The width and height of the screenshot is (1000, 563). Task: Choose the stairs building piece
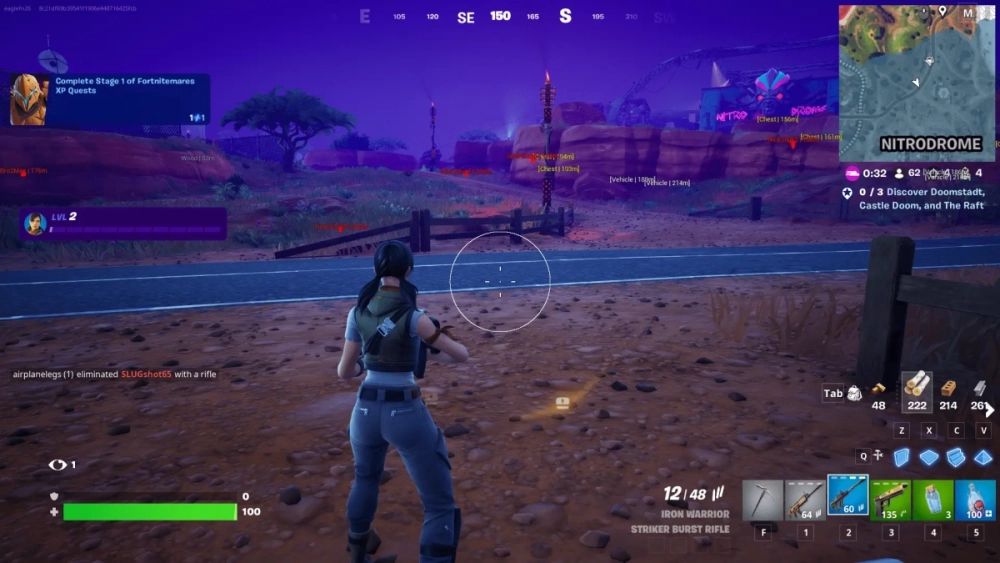pyautogui.click(x=957, y=457)
